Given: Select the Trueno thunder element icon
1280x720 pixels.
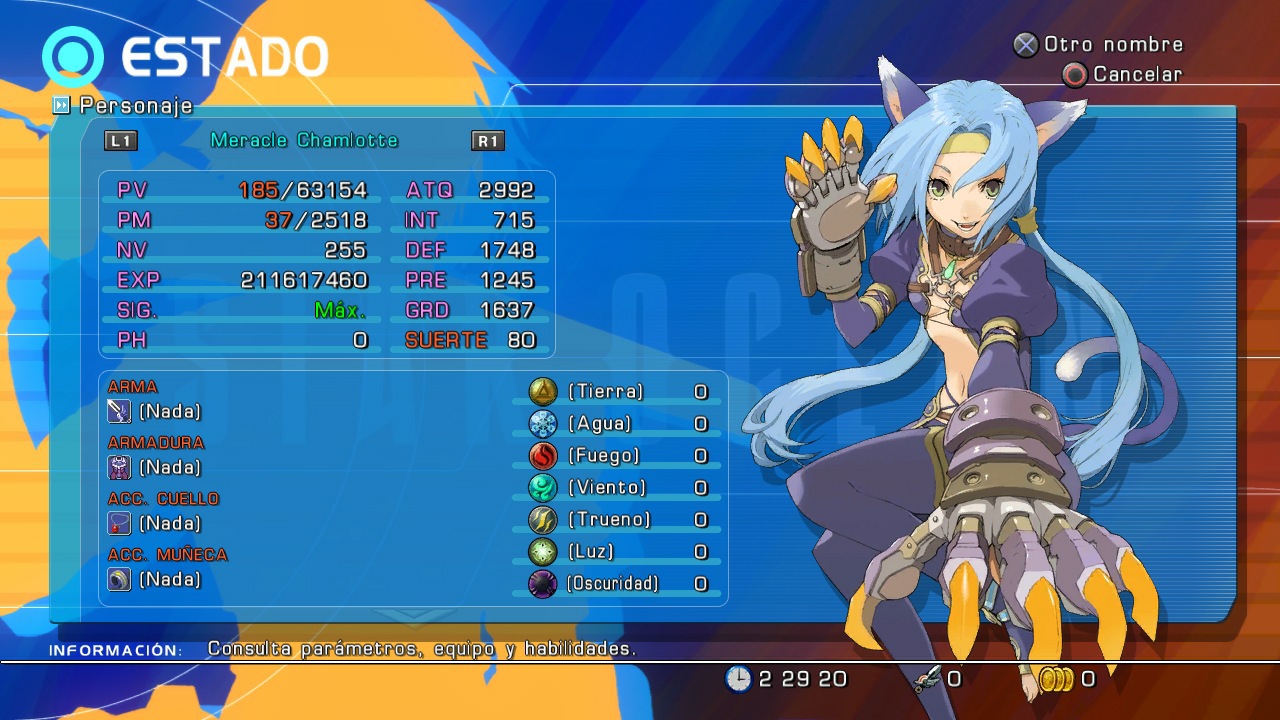Looking at the screenshot, I should click(541, 520).
